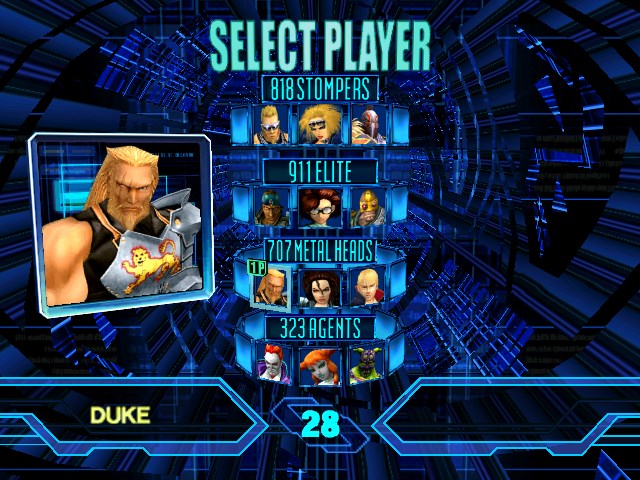Click the 911 Elite team banner

(320, 171)
